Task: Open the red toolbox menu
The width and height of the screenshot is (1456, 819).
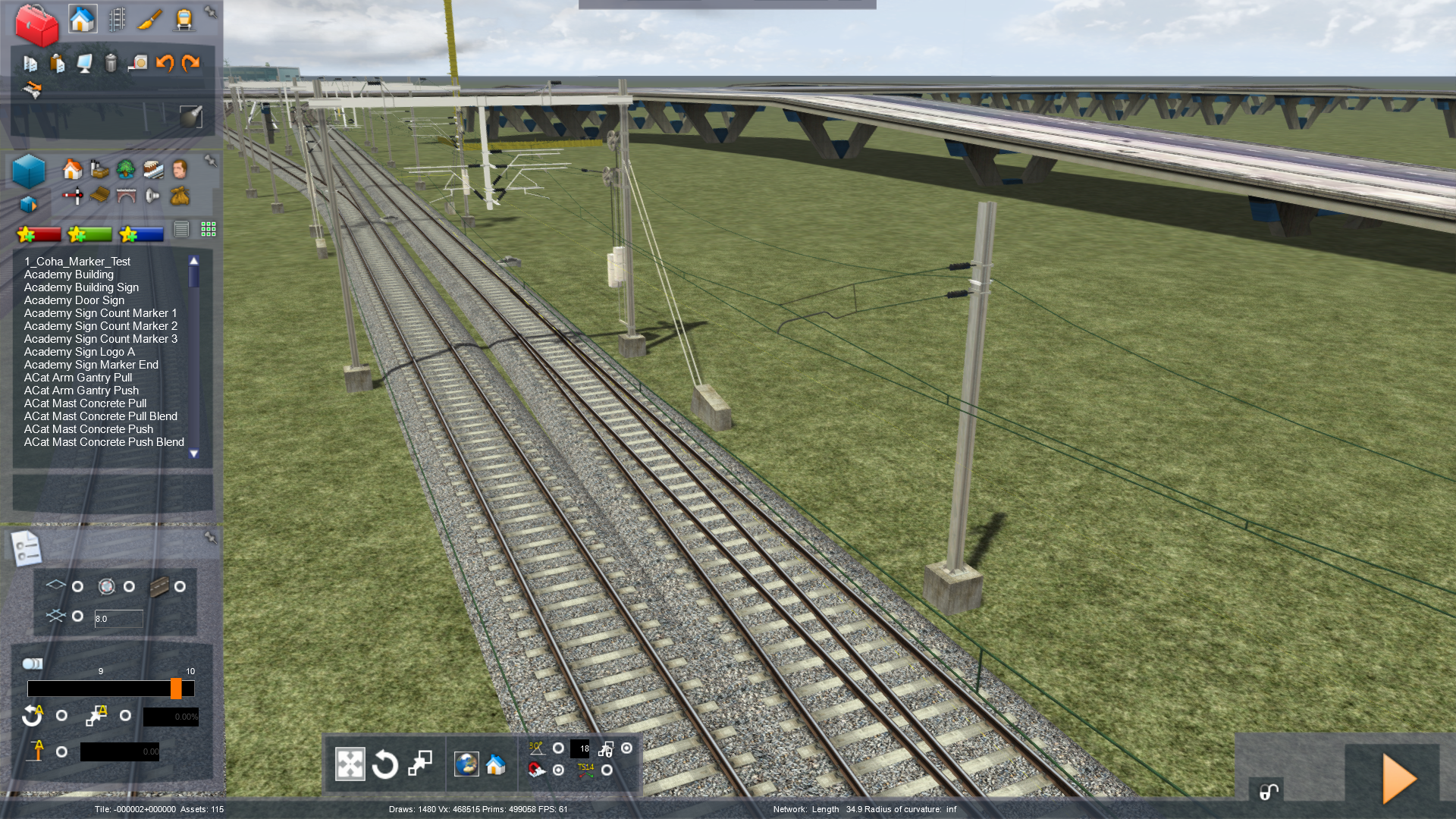Action: click(x=36, y=25)
